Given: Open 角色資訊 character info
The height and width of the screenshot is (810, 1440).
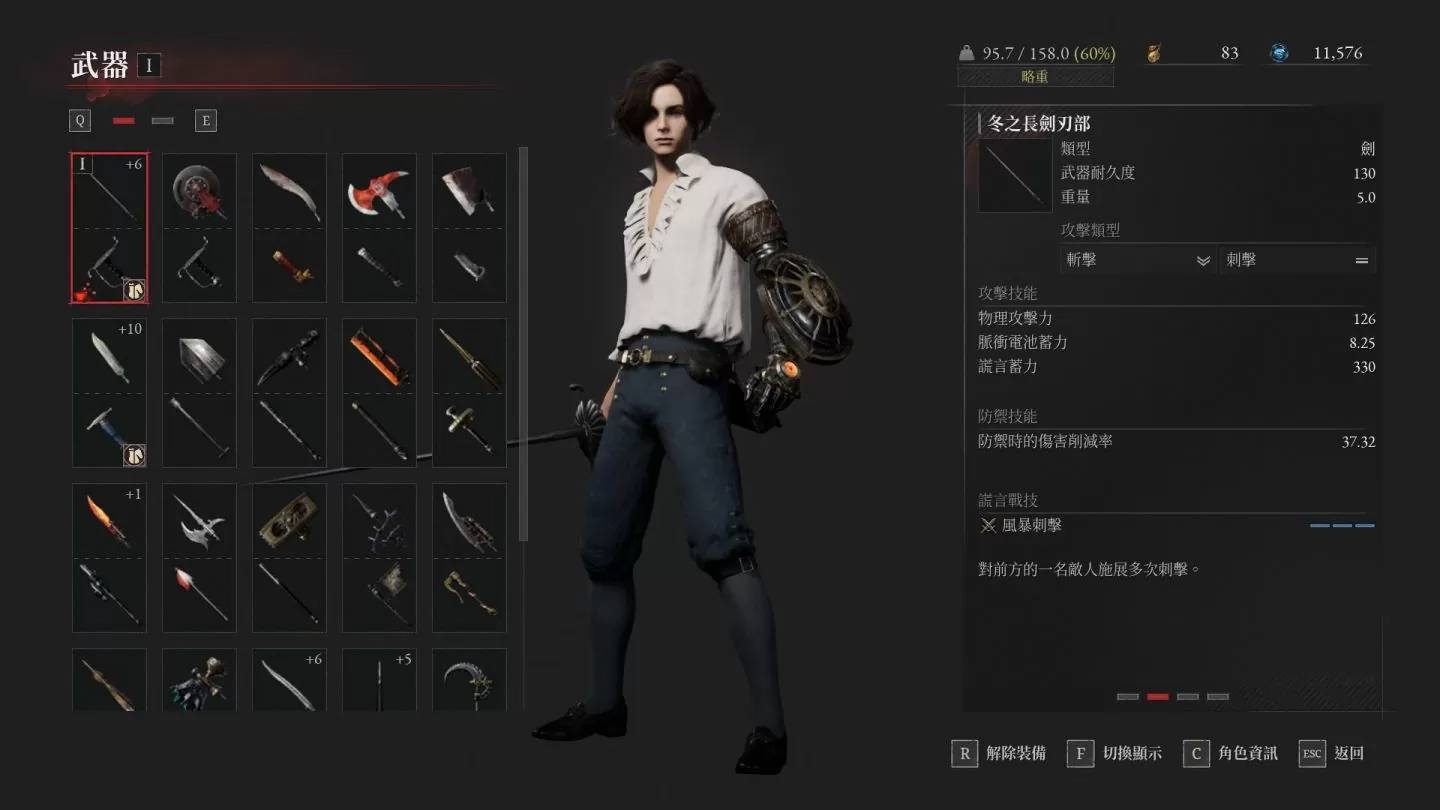Looking at the screenshot, I should click(x=1232, y=753).
